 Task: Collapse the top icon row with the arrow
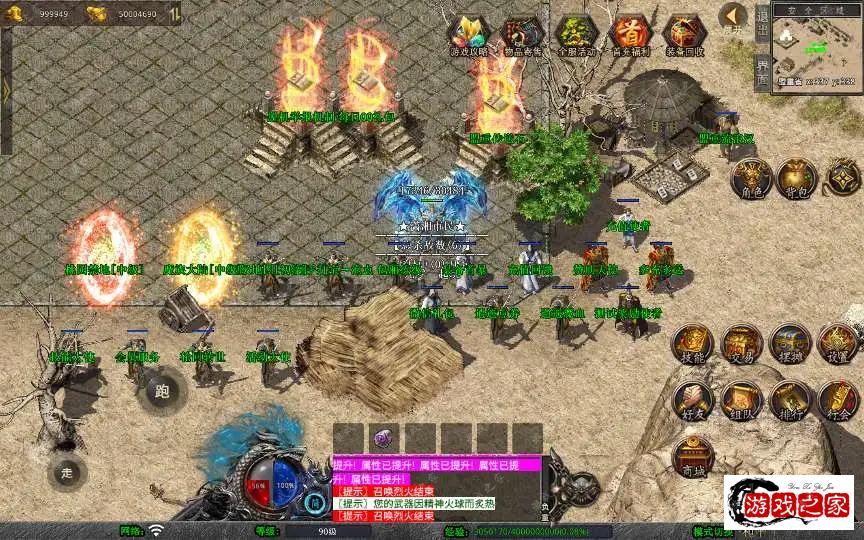pos(734,16)
